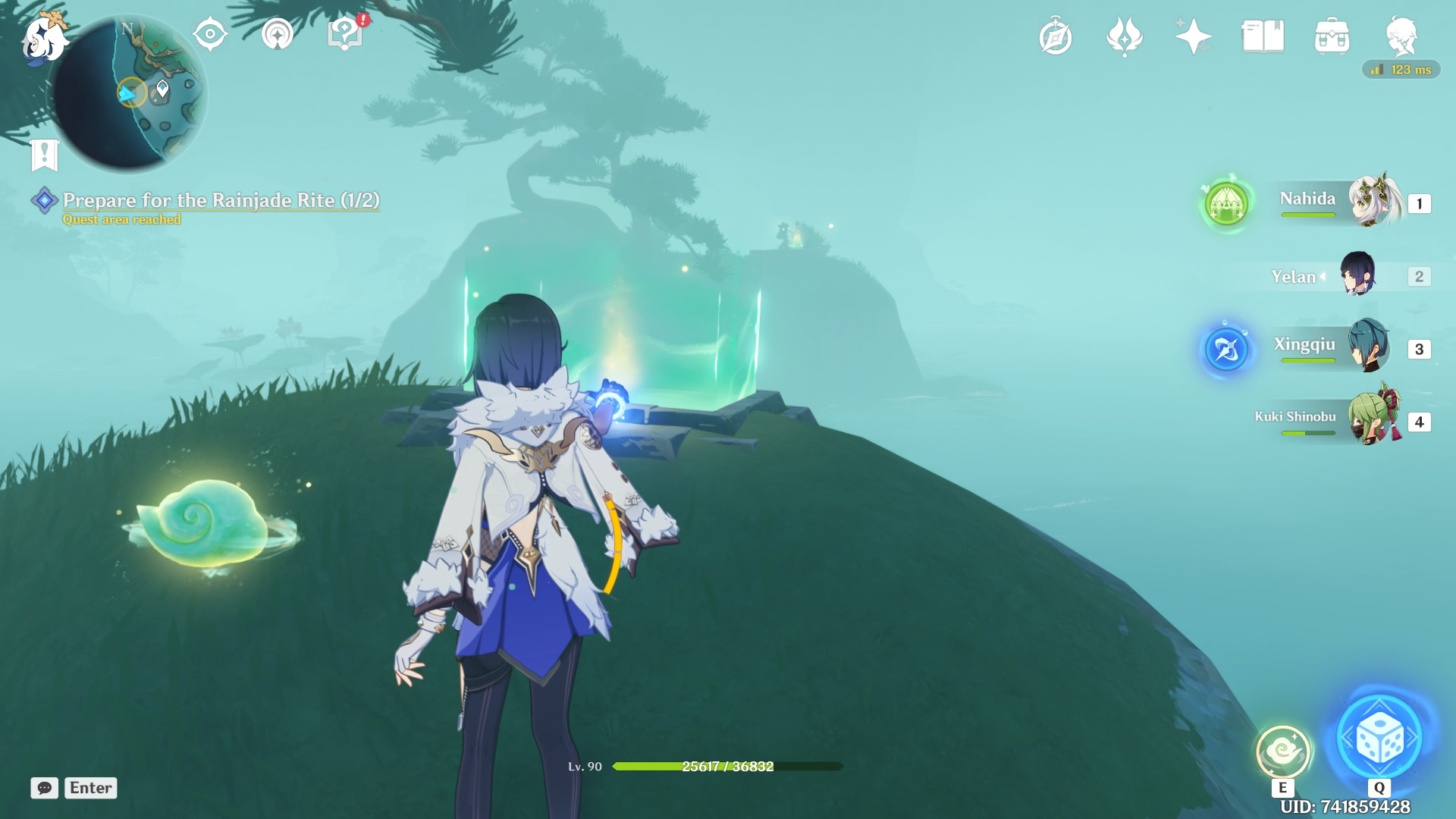
Task: Open the Battle Pass wings icon
Action: click(x=1125, y=36)
